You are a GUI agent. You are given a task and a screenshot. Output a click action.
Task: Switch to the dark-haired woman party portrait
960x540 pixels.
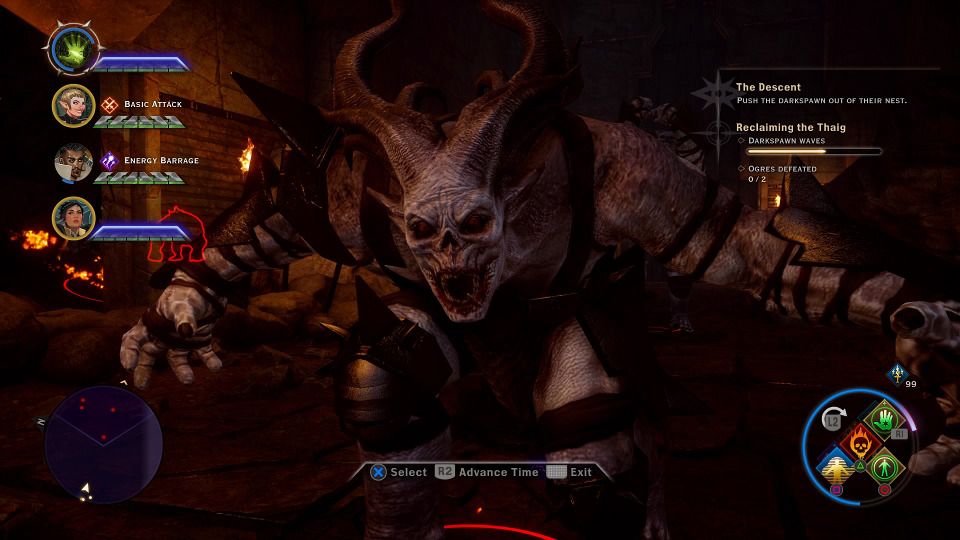pyautogui.click(x=73, y=220)
